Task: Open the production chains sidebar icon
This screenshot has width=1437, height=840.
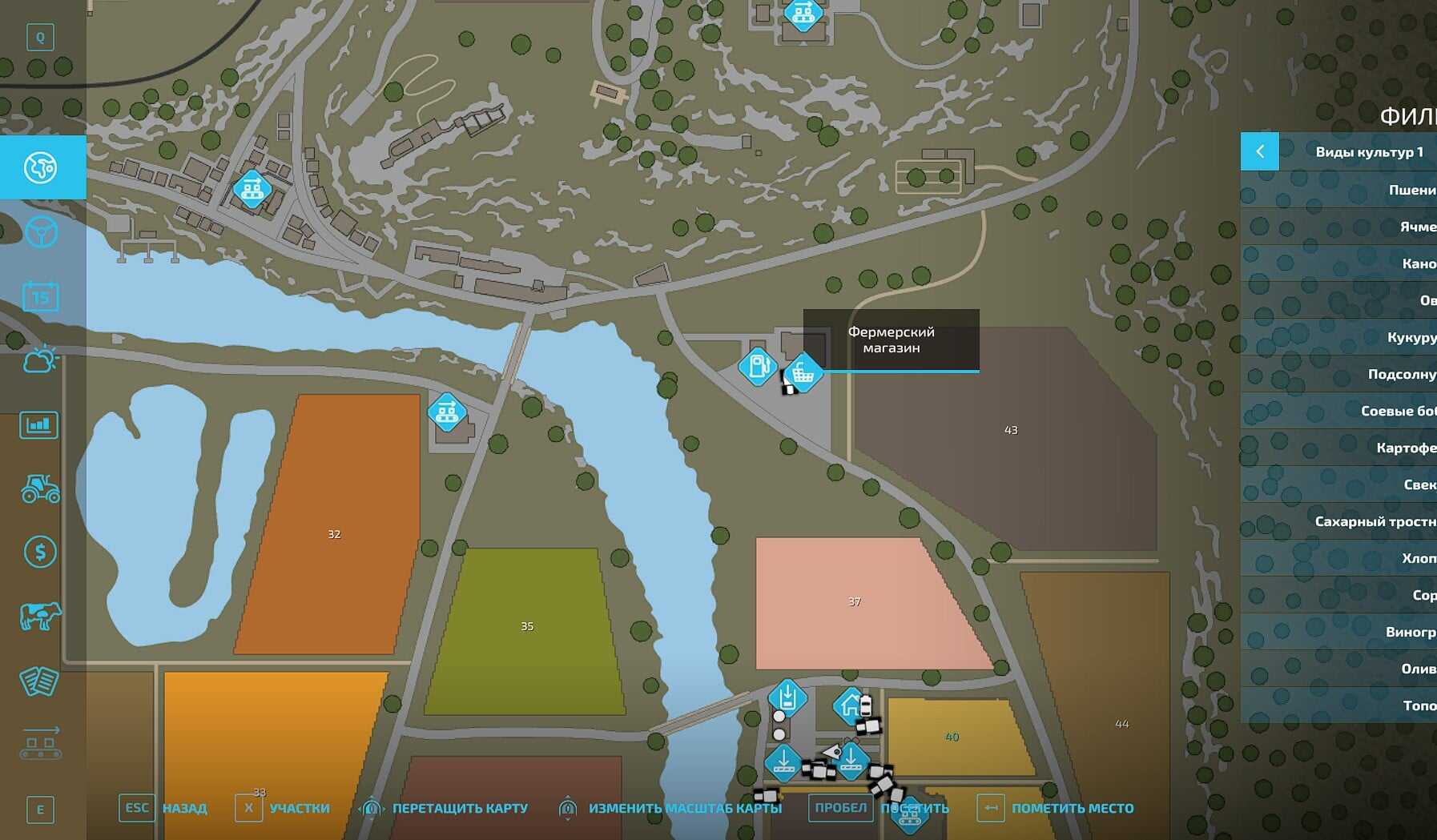Action: (40, 744)
